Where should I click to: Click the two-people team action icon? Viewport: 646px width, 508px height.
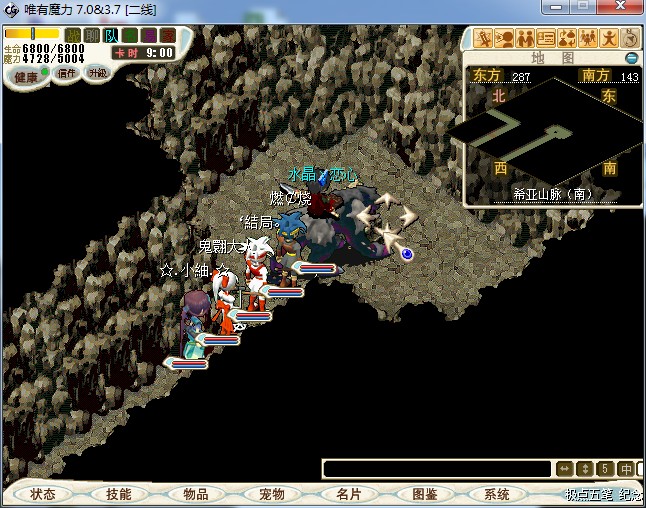click(x=526, y=39)
